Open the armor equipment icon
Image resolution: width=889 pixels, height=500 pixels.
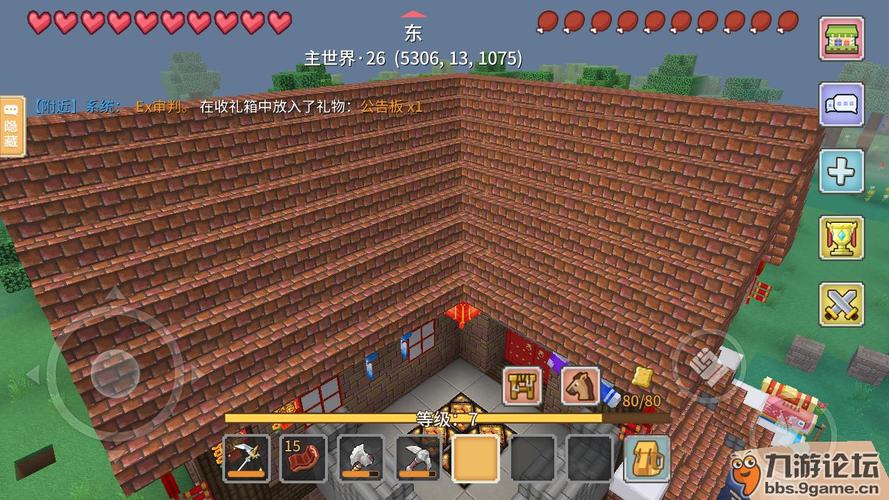(522, 384)
